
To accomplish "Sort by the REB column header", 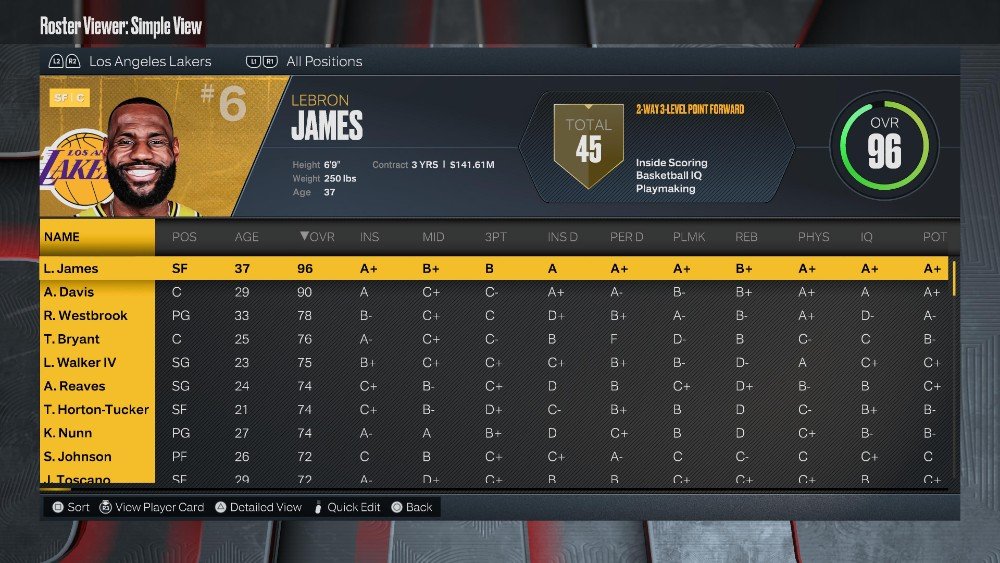I will click(x=746, y=237).
